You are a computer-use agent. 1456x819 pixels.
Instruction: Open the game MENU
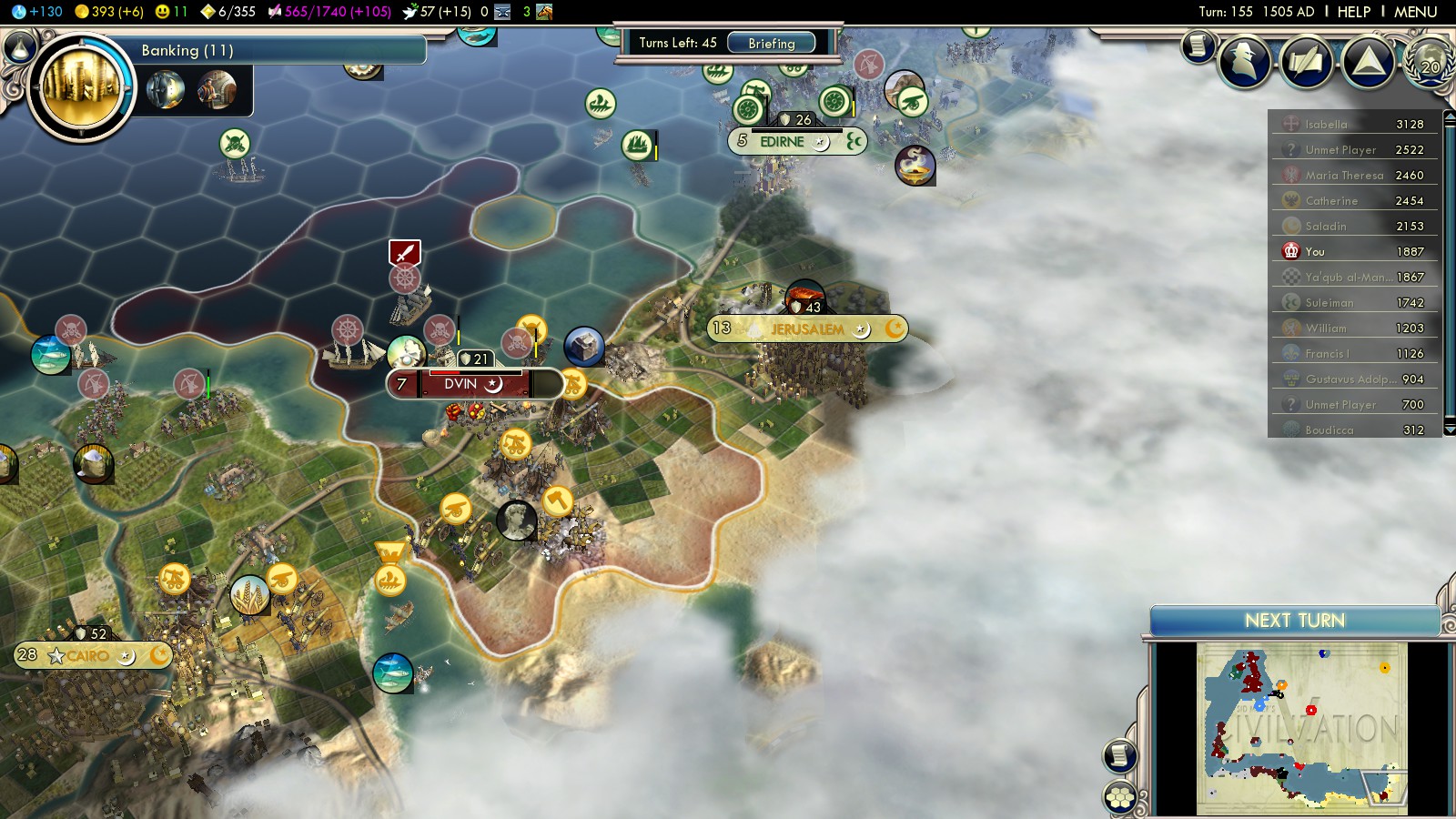[1415, 12]
